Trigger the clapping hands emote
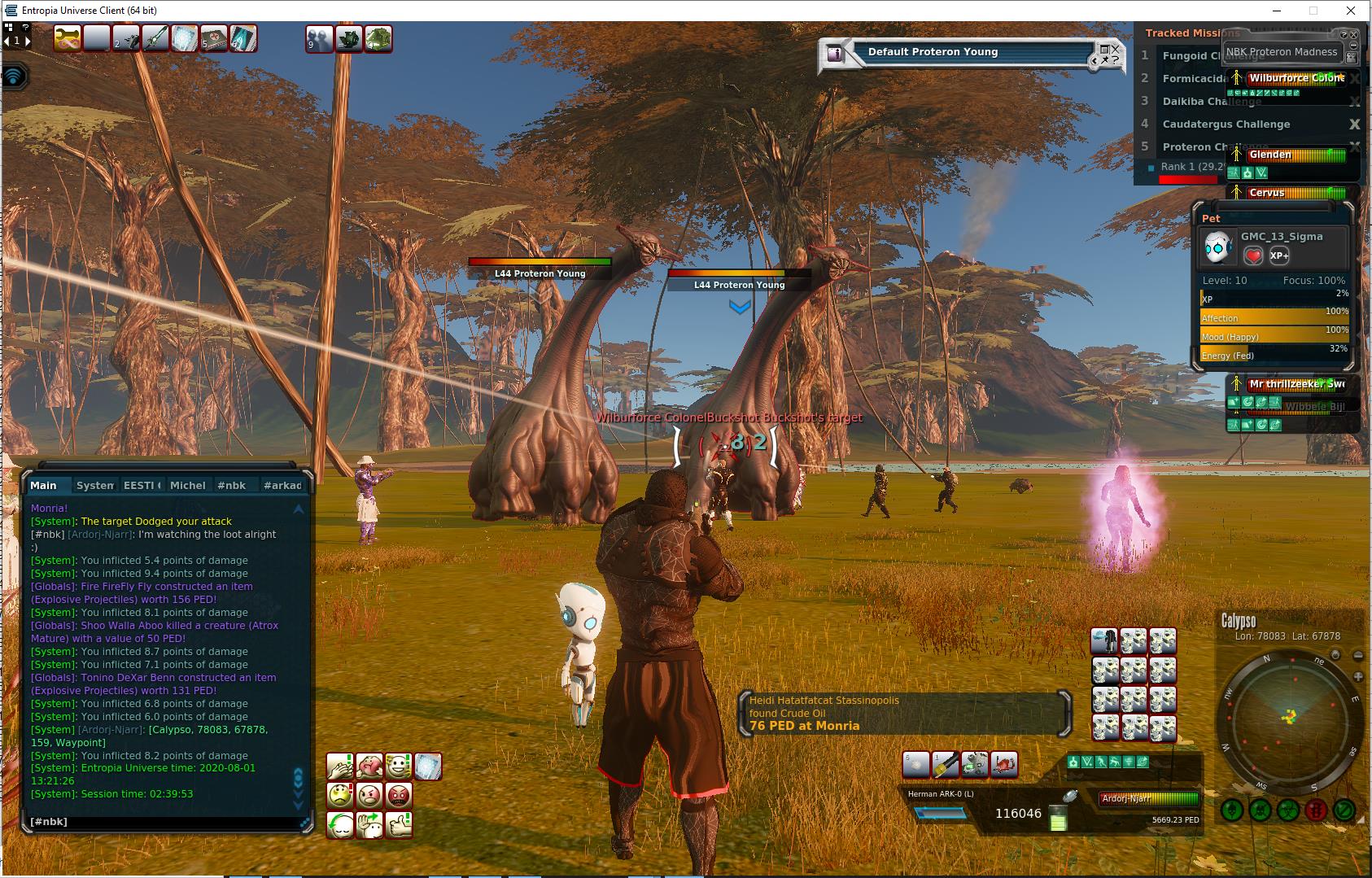Image resolution: width=1372 pixels, height=878 pixels. click(340, 767)
